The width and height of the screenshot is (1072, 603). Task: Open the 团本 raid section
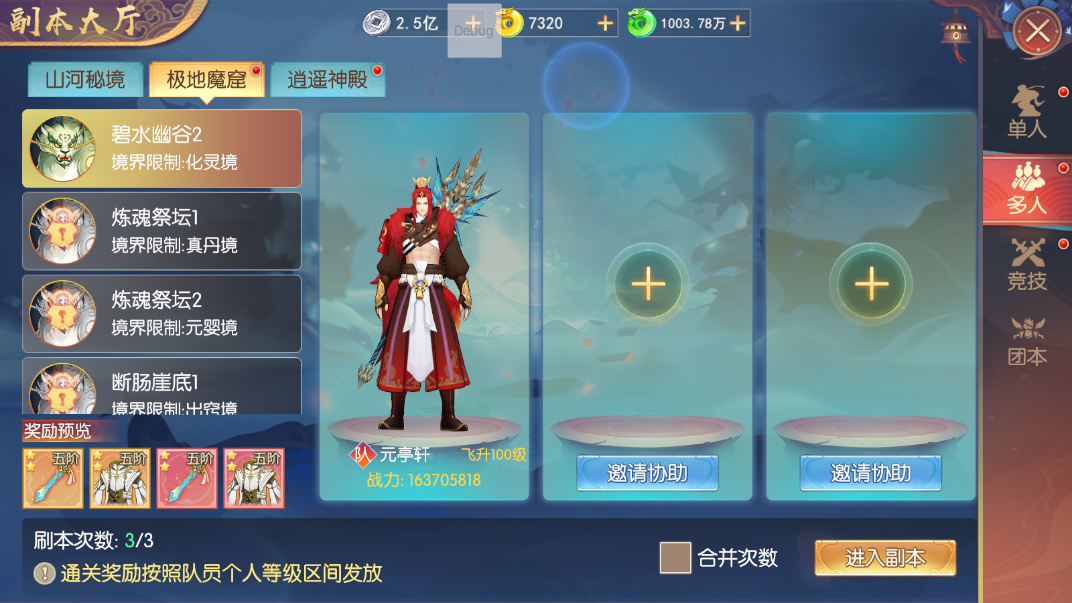pos(1027,340)
